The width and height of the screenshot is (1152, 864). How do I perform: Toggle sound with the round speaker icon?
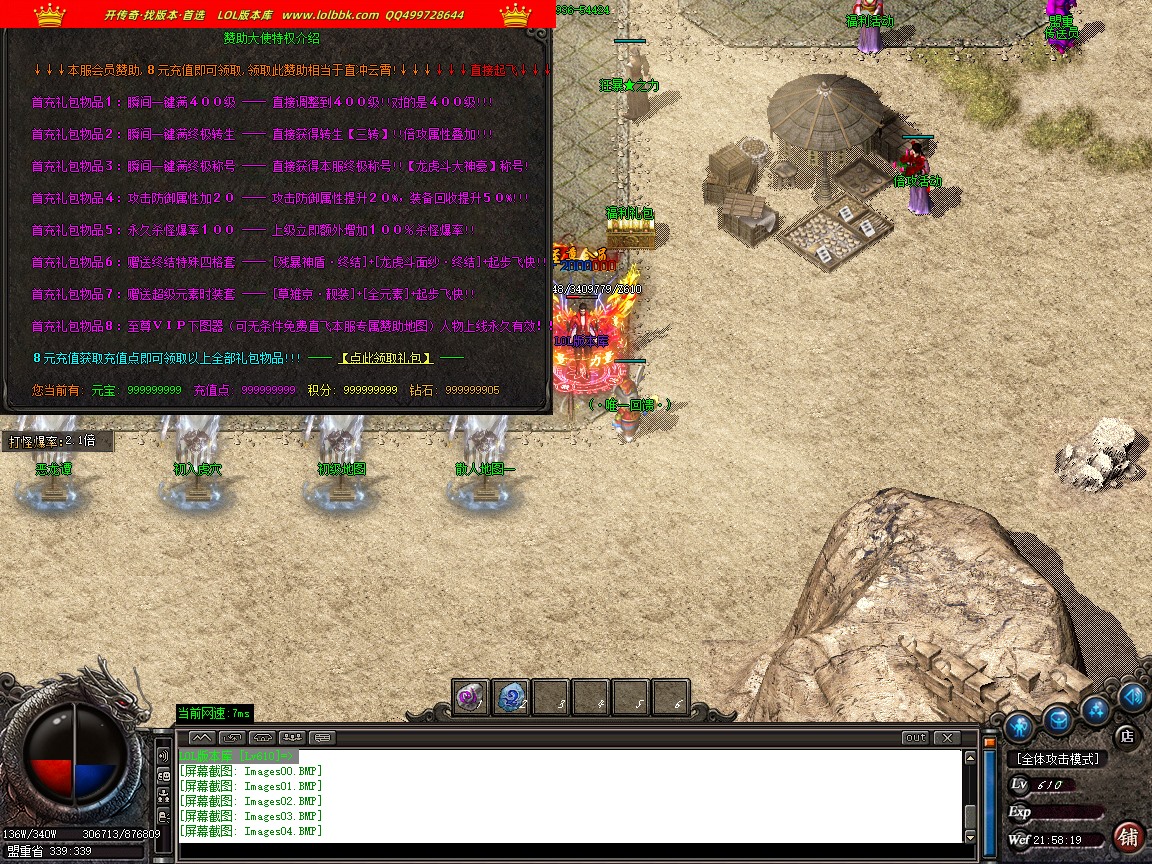click(x=1132, y=697)
